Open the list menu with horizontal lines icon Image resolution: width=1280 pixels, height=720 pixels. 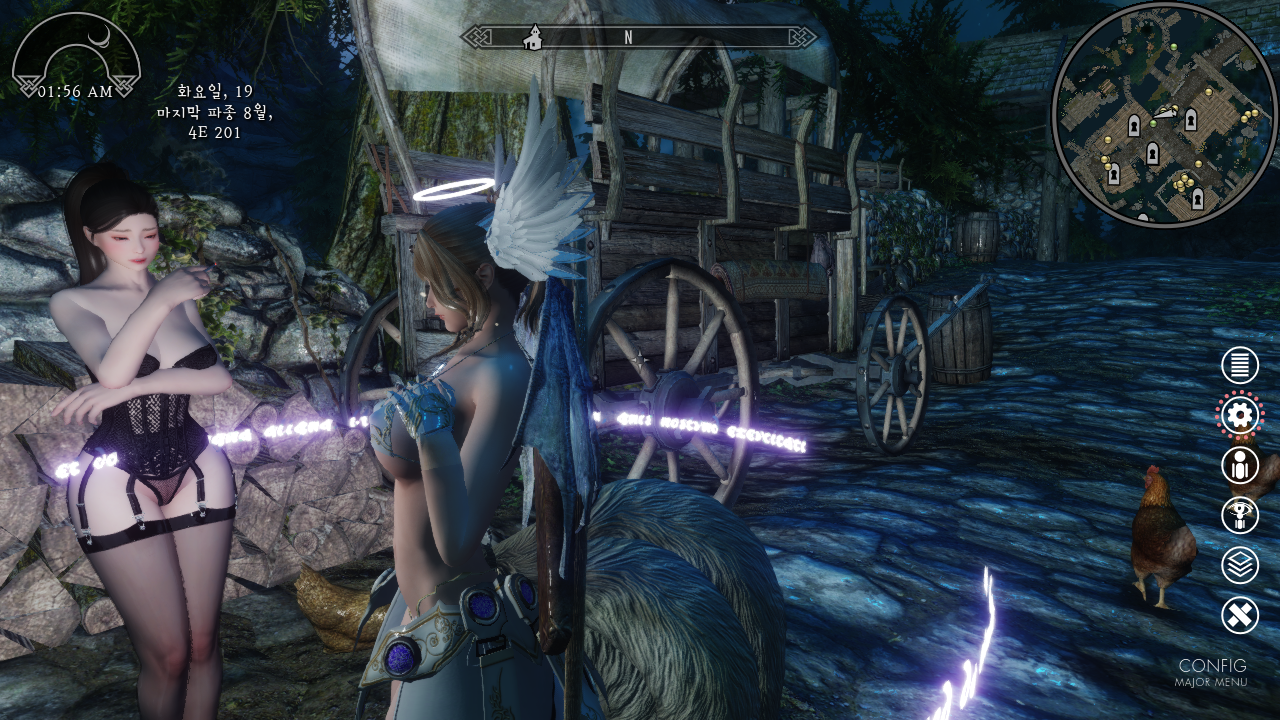coord(1240,365)
